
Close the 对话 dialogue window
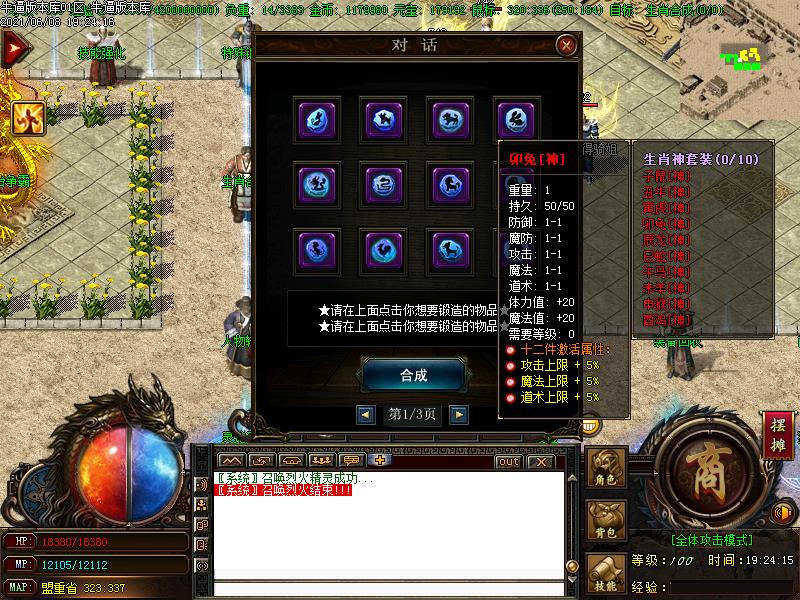point(566,45)
